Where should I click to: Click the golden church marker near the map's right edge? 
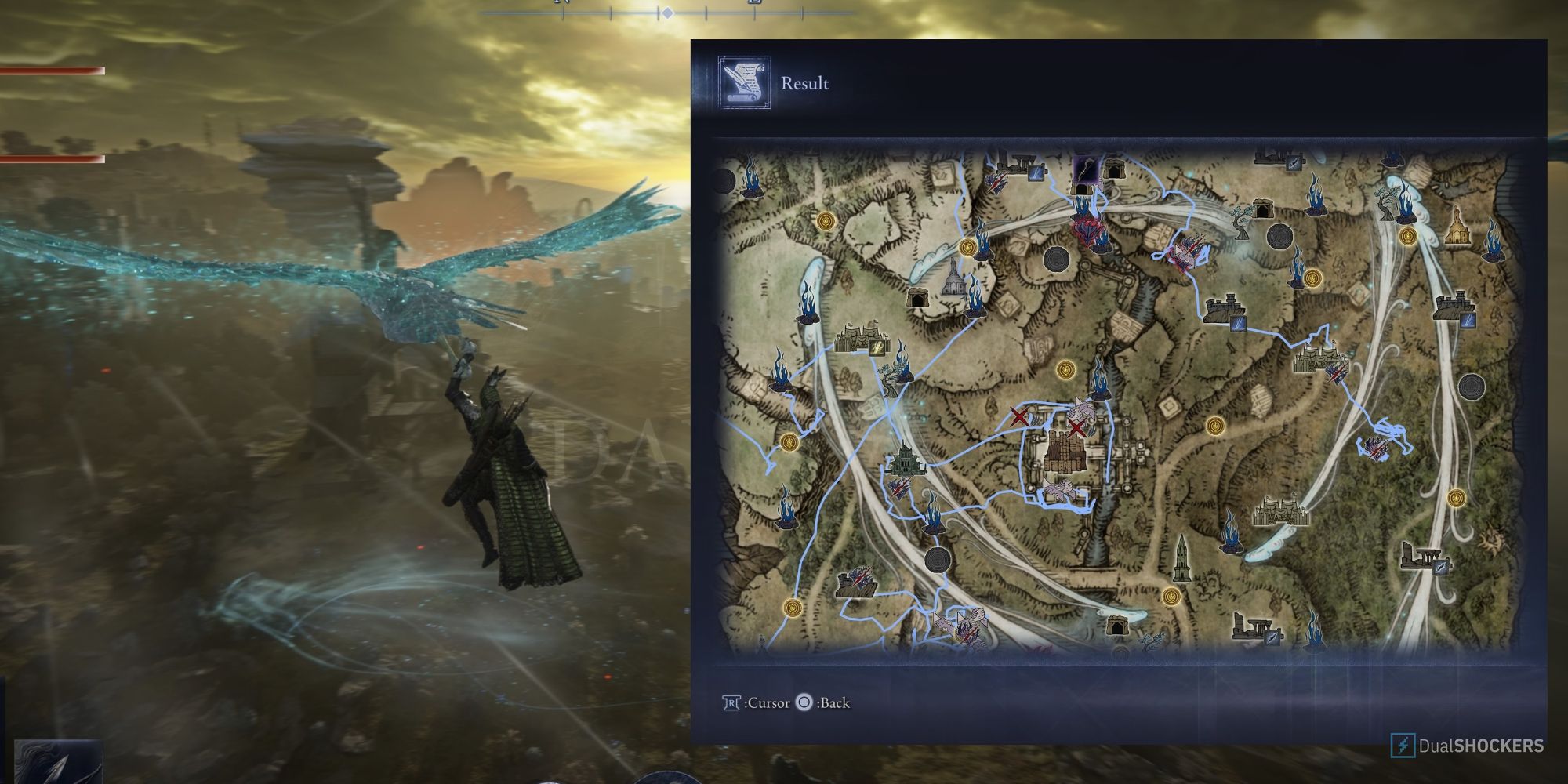click(x=1458, y=227)
